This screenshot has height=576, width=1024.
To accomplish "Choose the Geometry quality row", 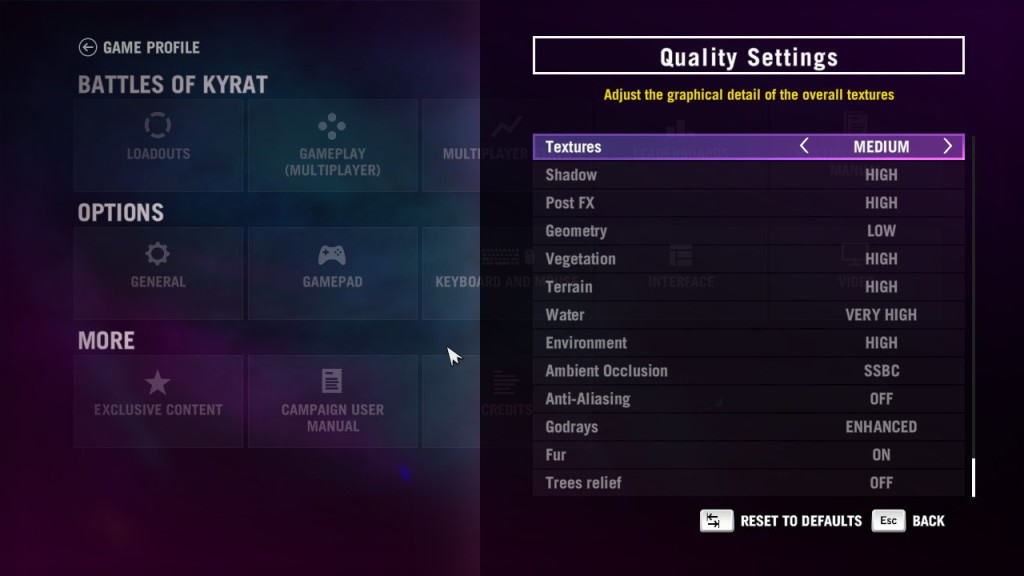I will coord(748,231).
